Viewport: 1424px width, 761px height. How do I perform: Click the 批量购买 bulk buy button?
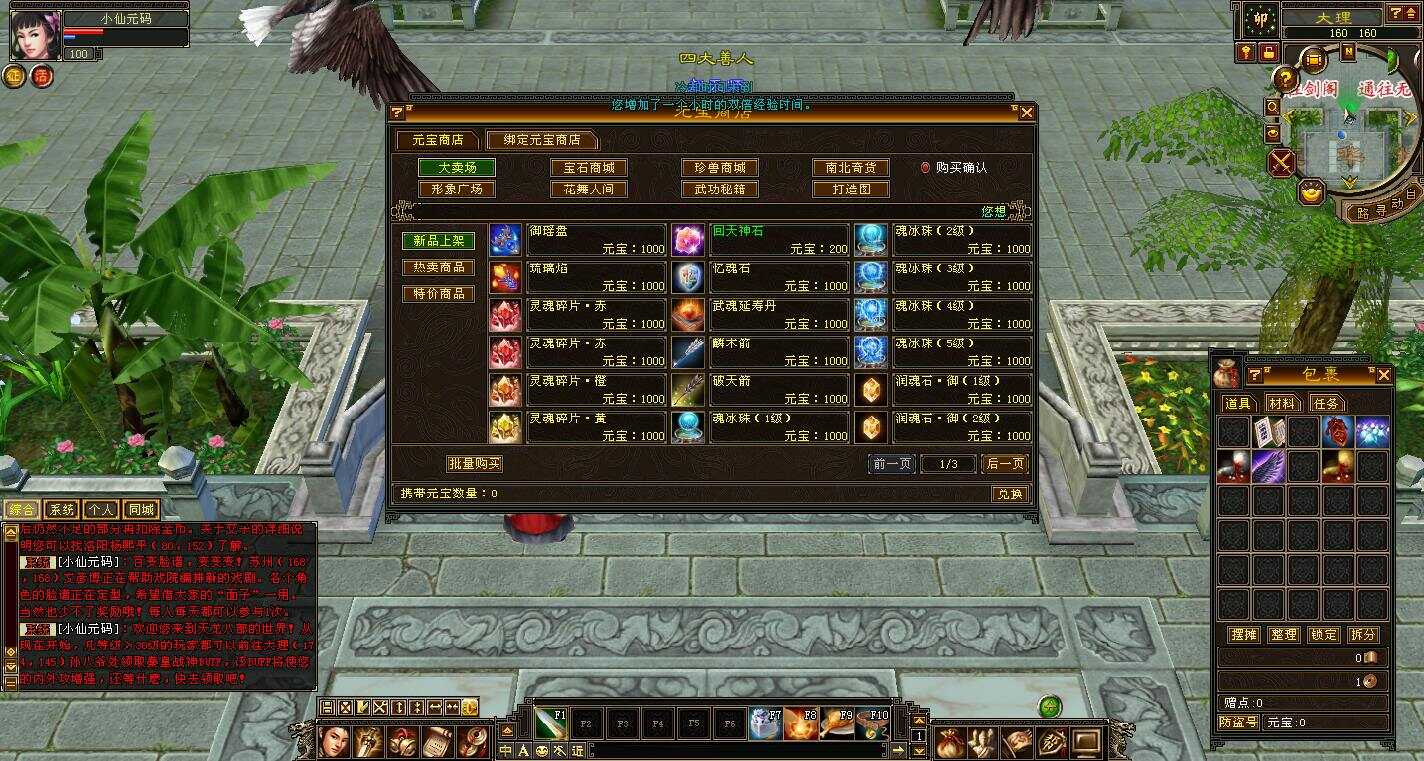coord(474,464)
